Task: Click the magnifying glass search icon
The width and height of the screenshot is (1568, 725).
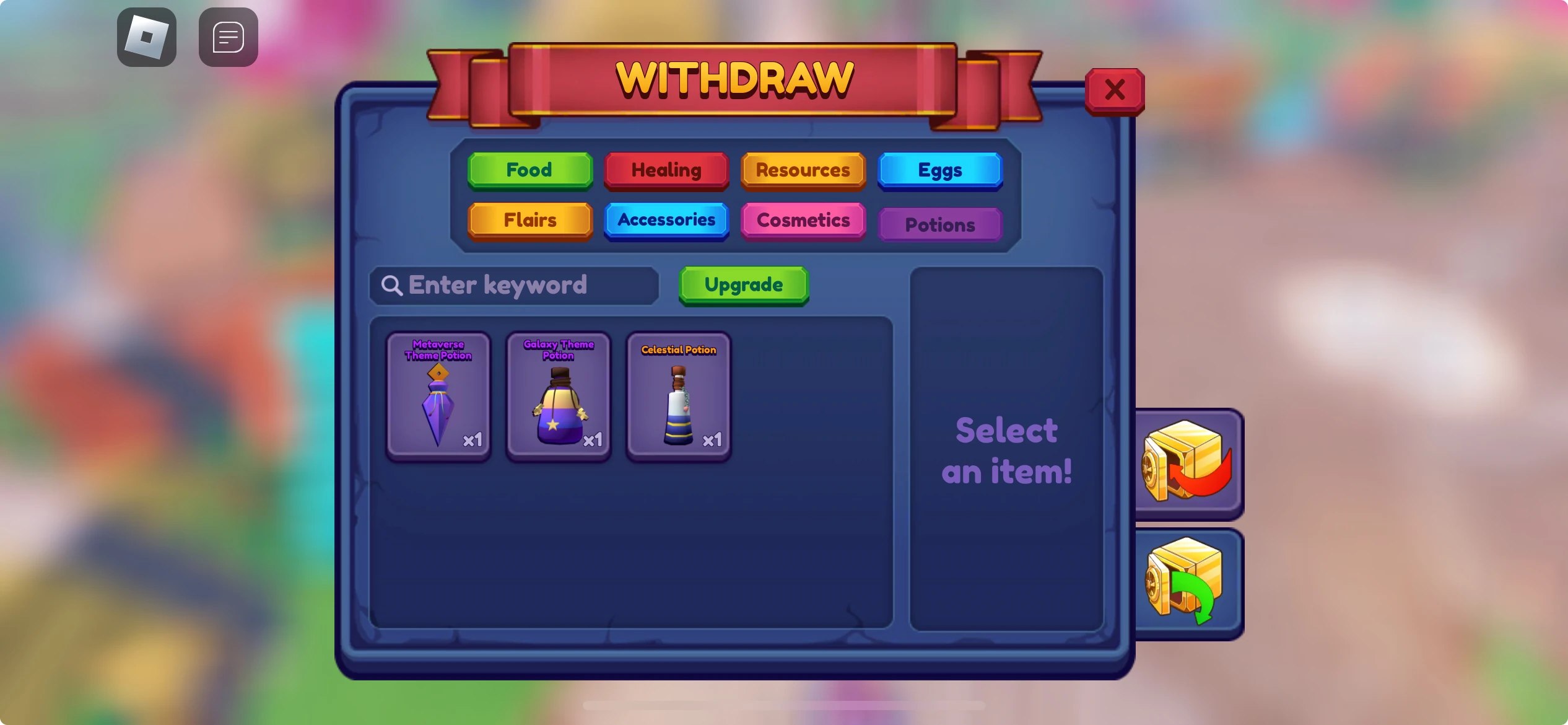Action: point(393,284)
